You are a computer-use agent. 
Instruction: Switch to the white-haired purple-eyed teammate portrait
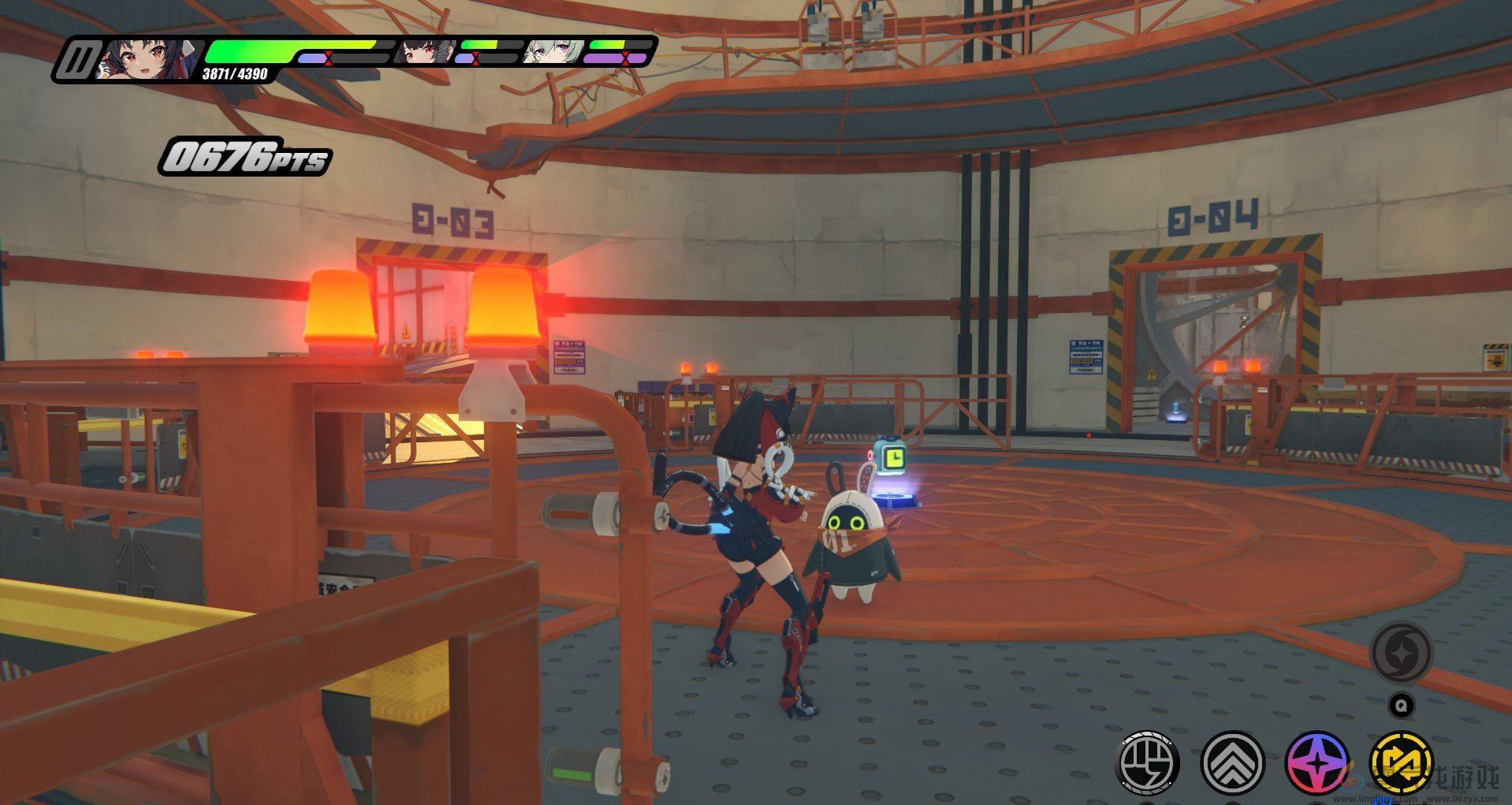553,52
